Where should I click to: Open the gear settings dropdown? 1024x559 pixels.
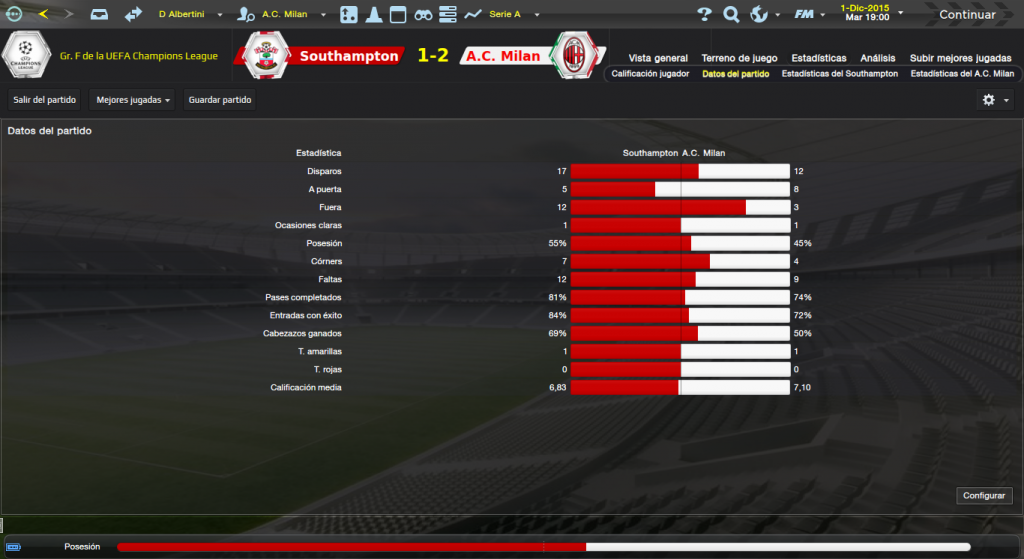coord(996,100)
